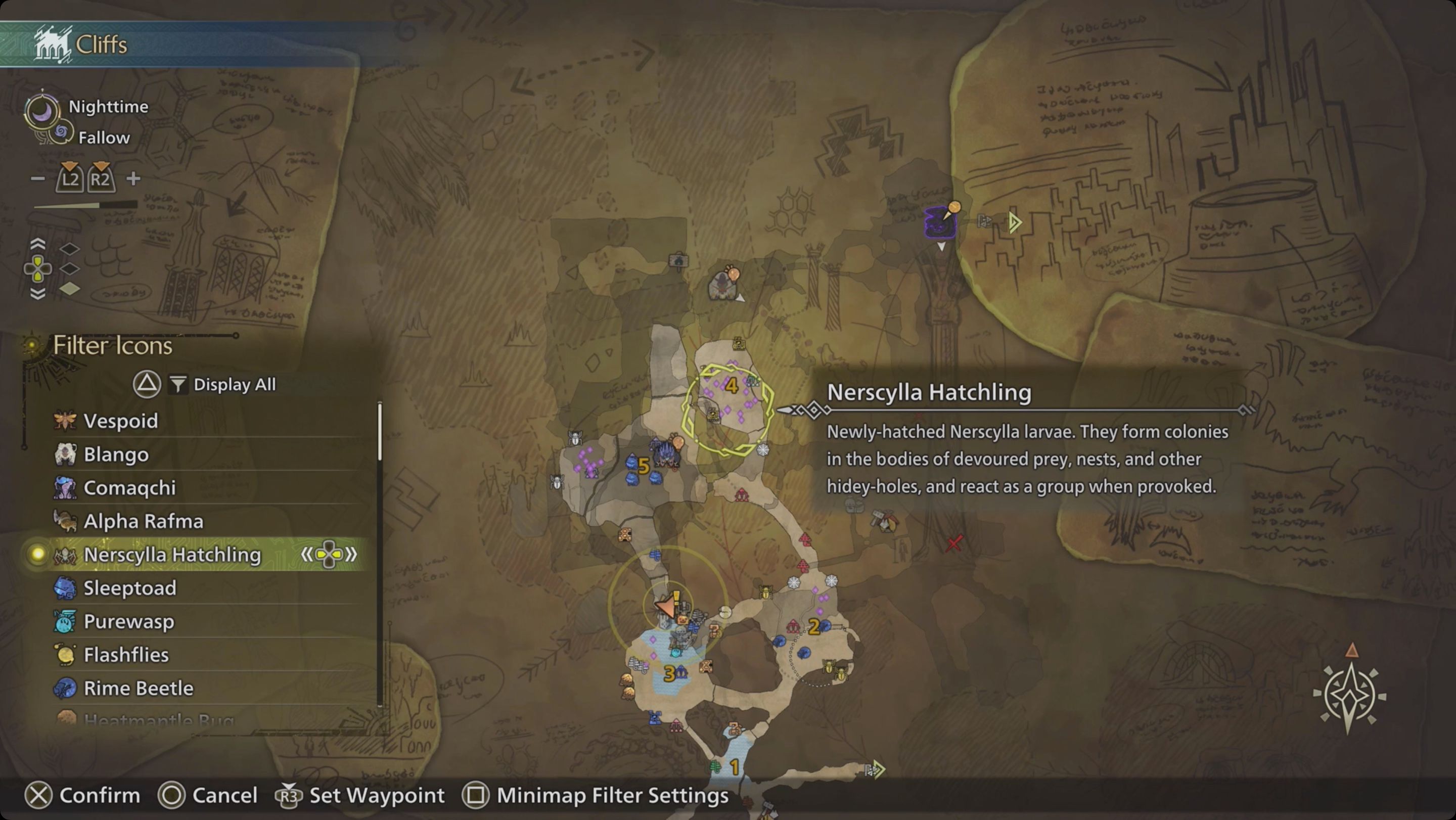Toggle the Sleeptoad icon filter
Screen dimensions: 1456x820
tap(66, 588)
